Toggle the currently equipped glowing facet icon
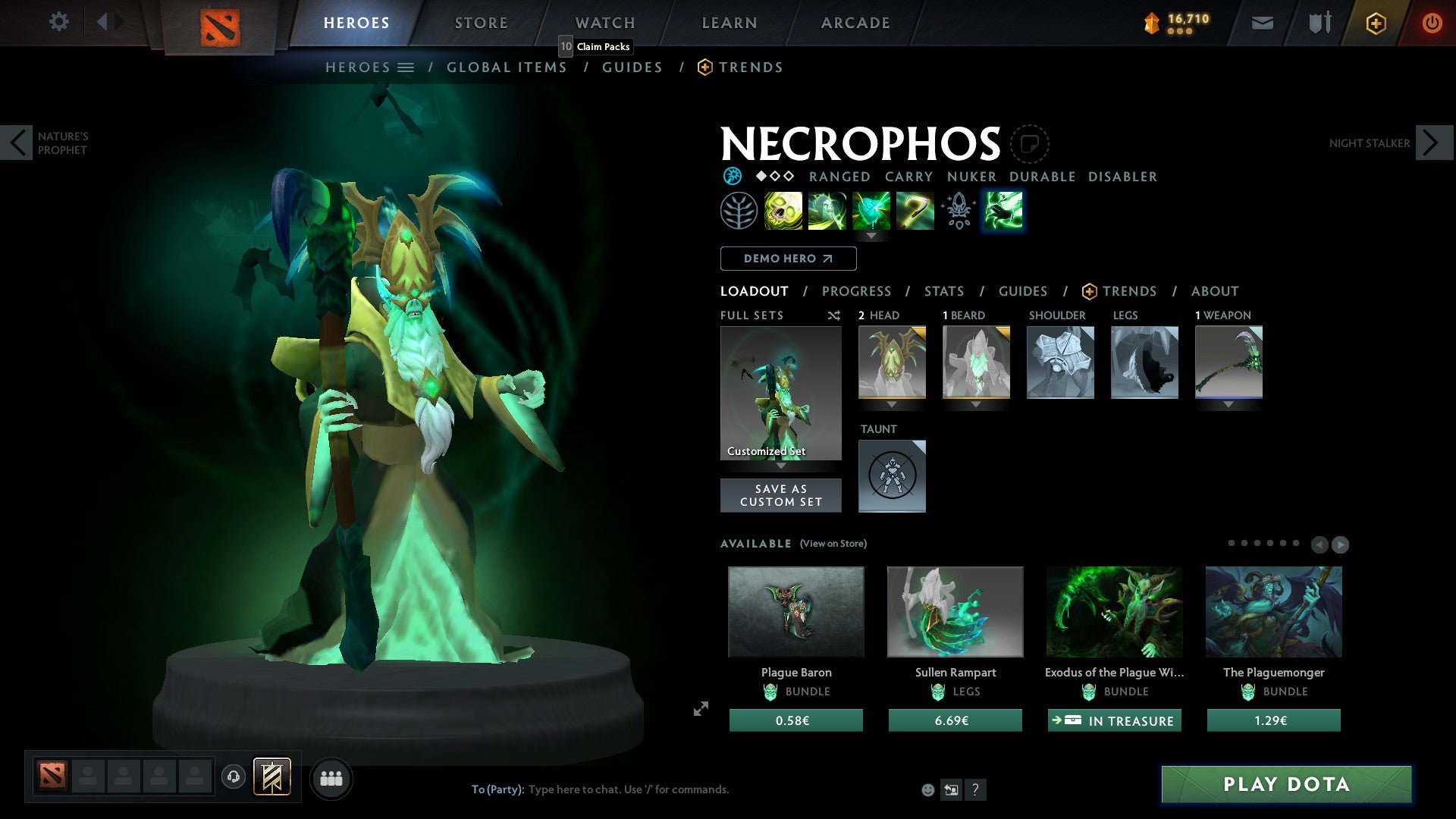 coord(1003,211)
